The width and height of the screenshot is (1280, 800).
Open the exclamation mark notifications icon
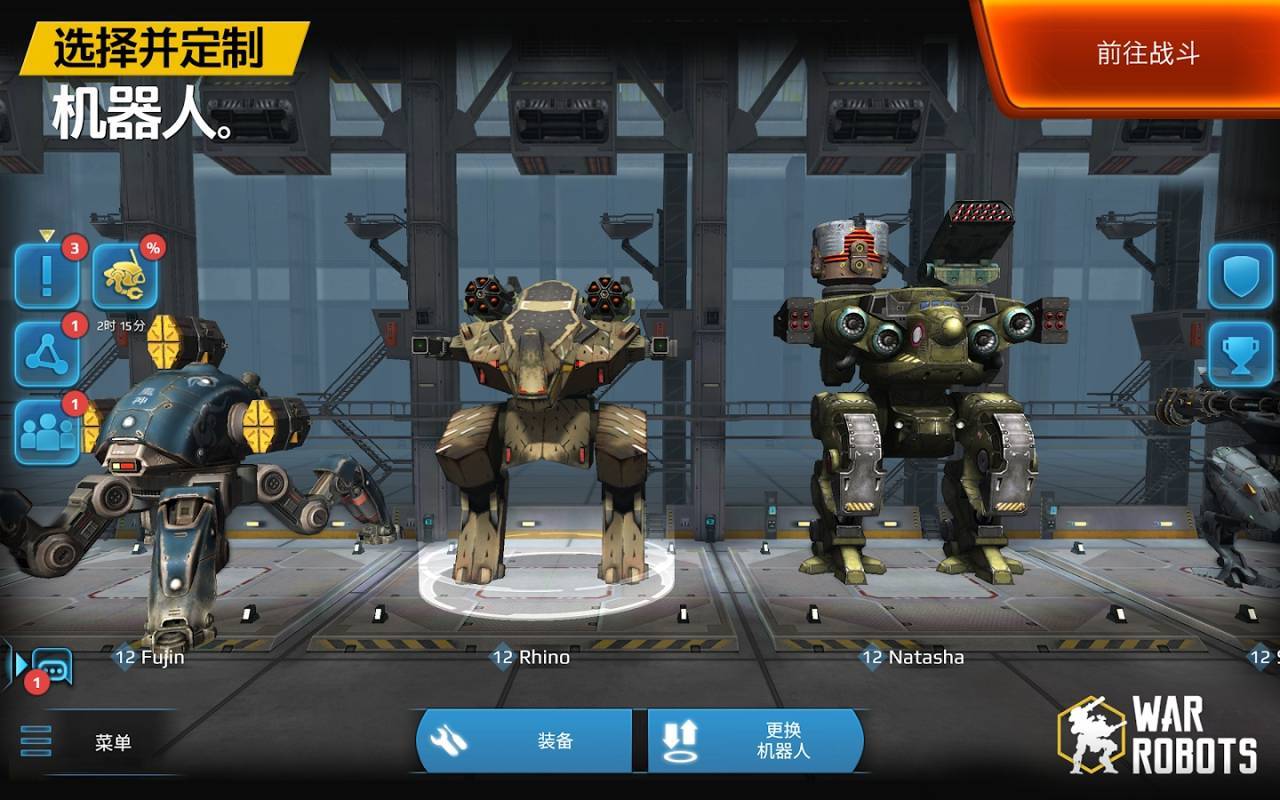46,275
